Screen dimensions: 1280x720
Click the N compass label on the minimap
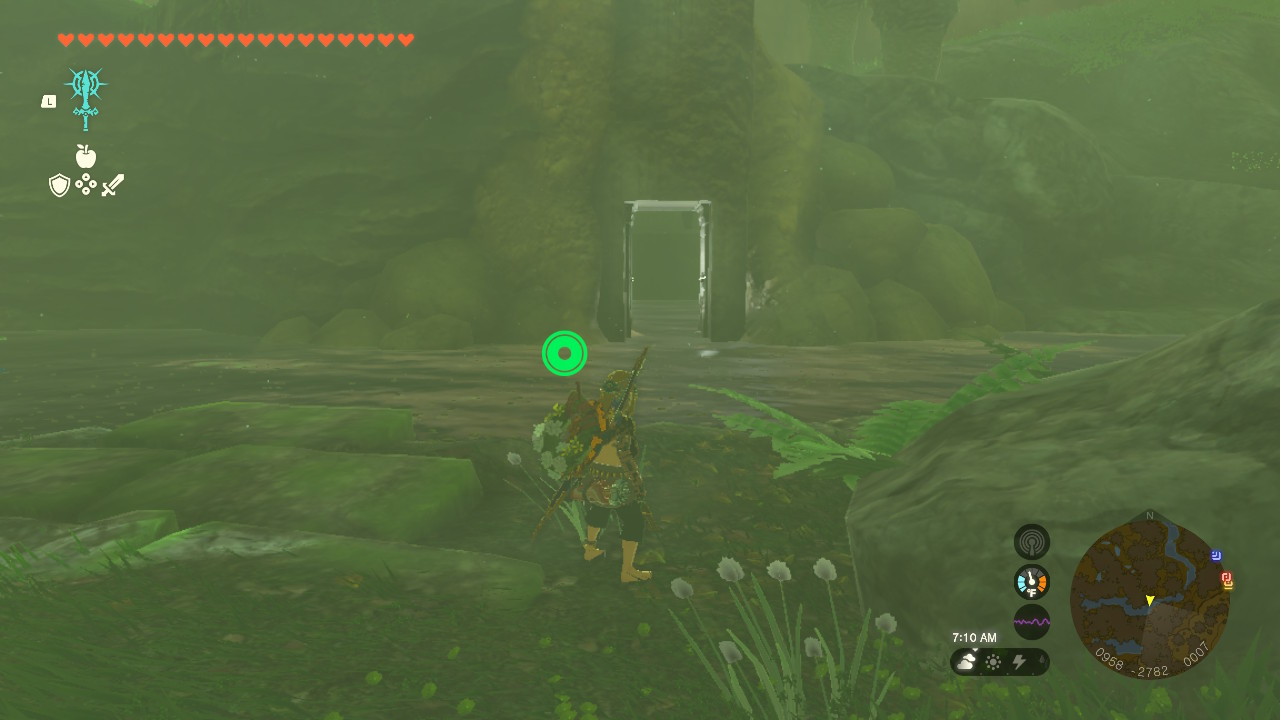click(1149, 516)
